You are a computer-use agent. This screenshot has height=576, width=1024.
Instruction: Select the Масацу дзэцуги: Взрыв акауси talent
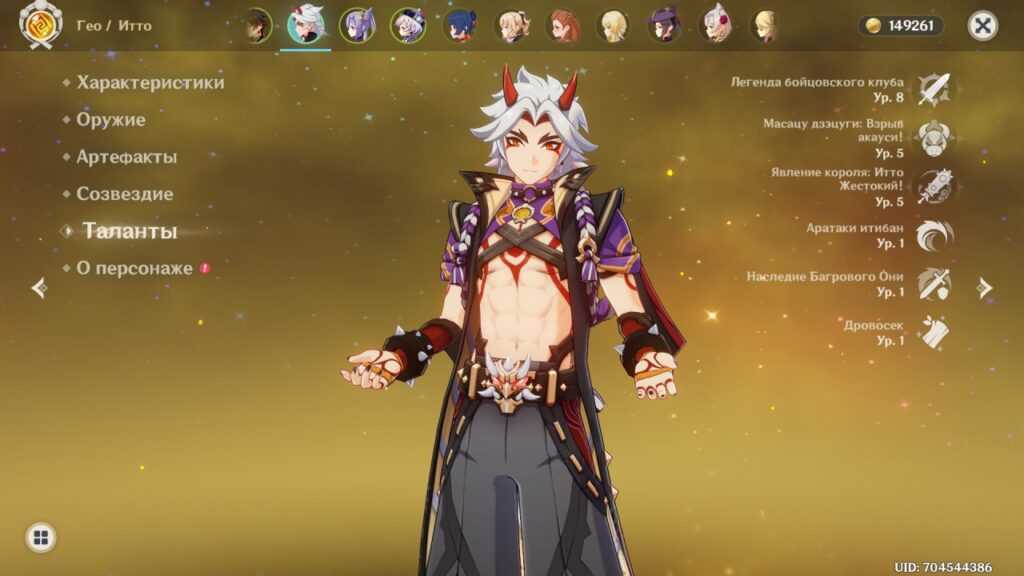[x=934, y=138]
